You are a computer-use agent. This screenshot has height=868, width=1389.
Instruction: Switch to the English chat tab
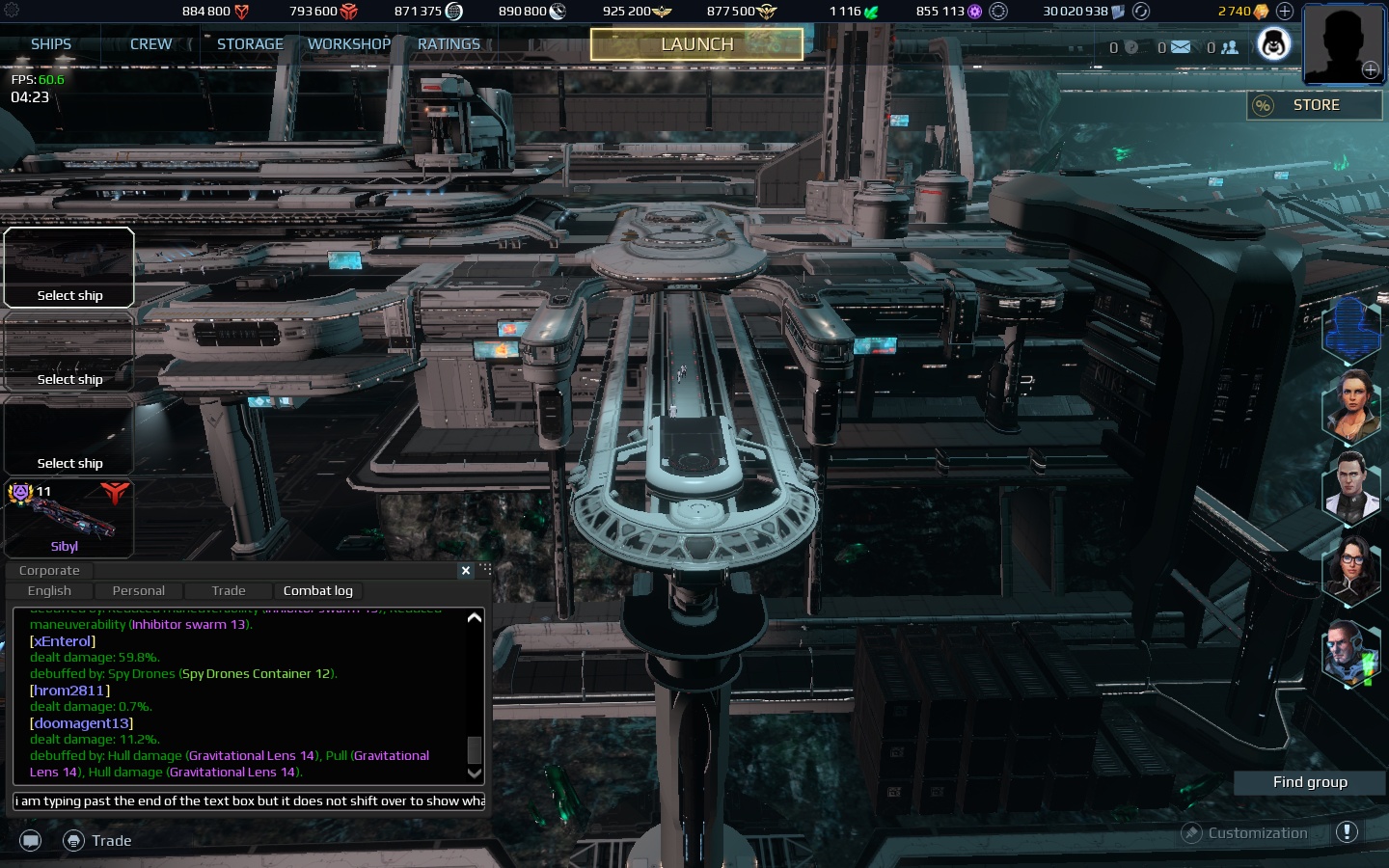[49, 590]
